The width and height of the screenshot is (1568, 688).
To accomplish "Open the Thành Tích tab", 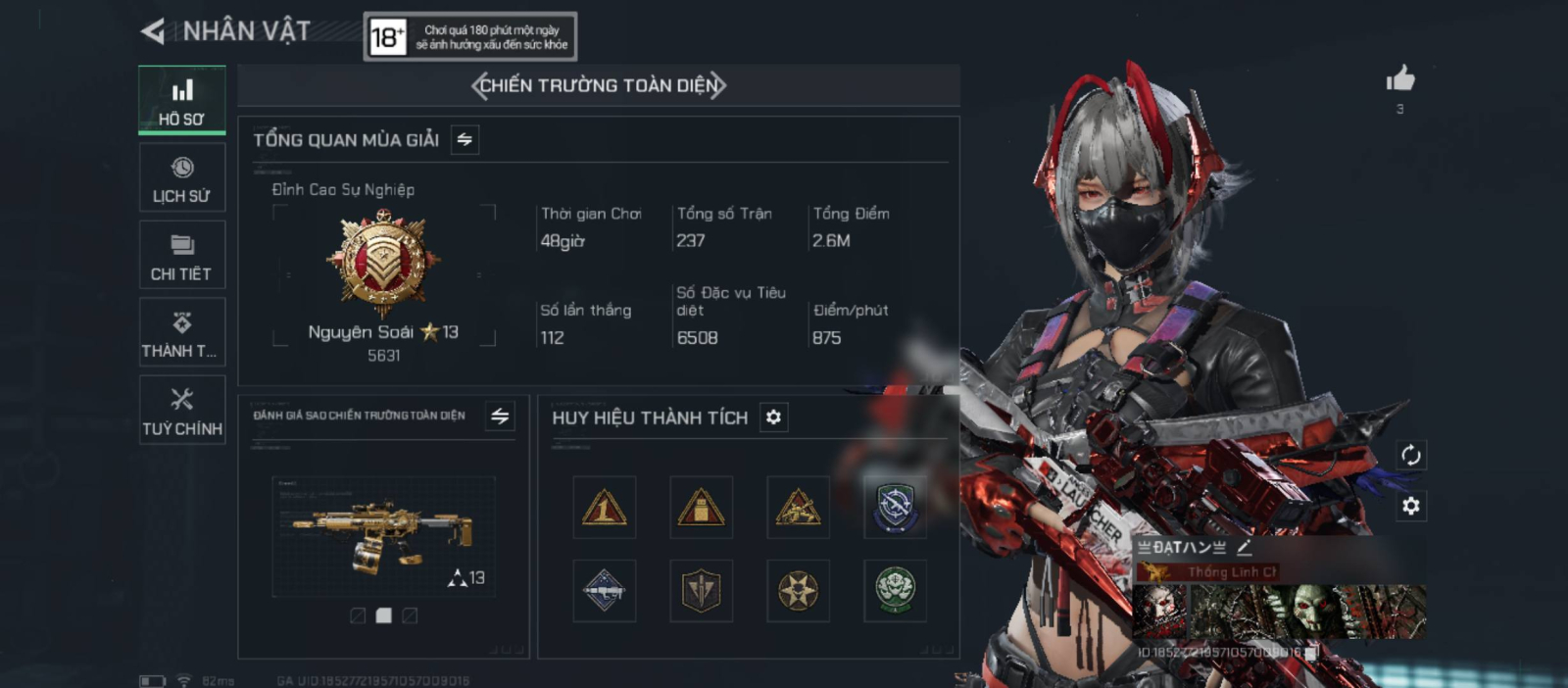I will click(x=182, y=332).
